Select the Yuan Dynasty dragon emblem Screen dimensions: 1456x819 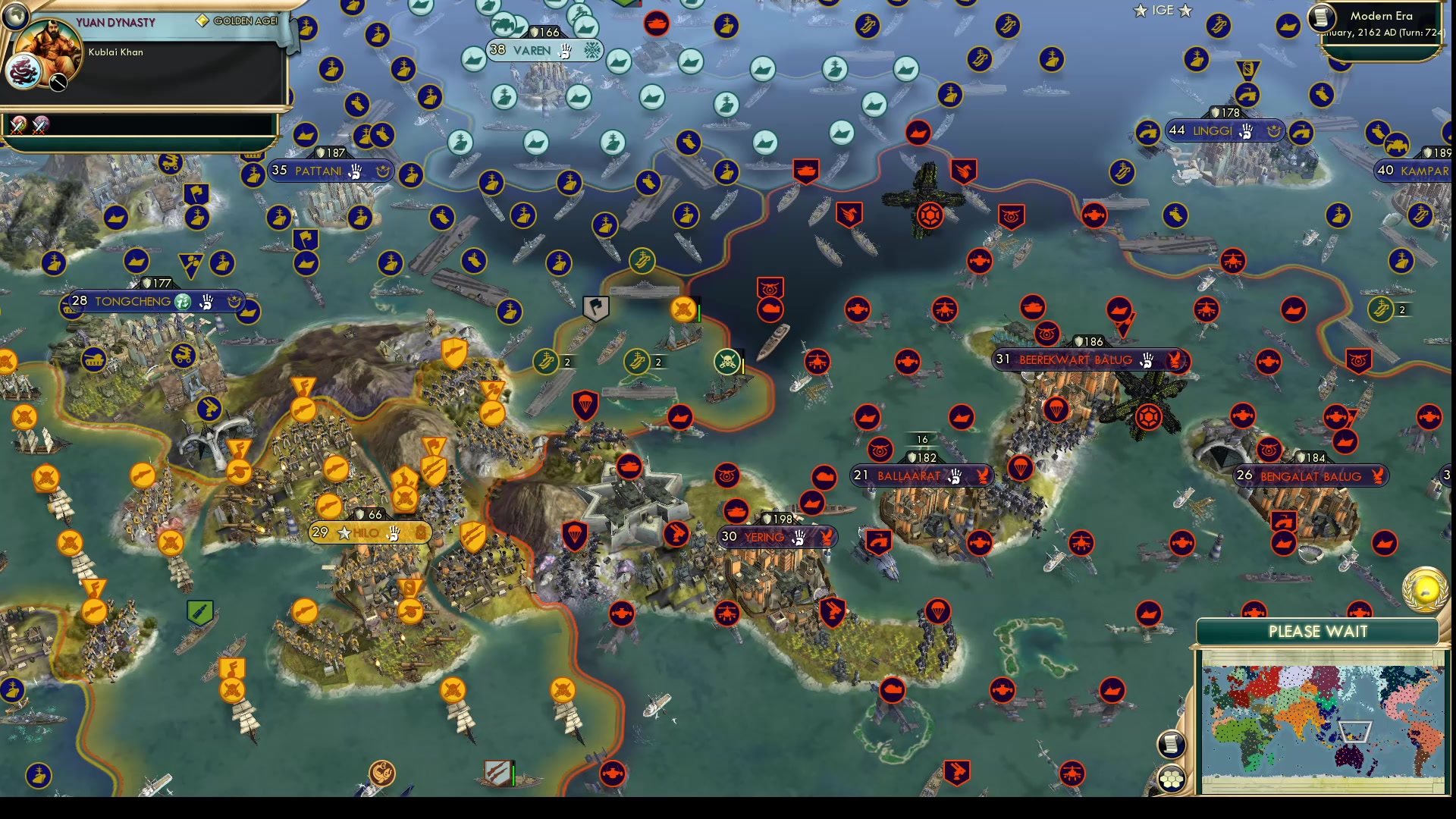pyautogui.click(x=24, y=71)
